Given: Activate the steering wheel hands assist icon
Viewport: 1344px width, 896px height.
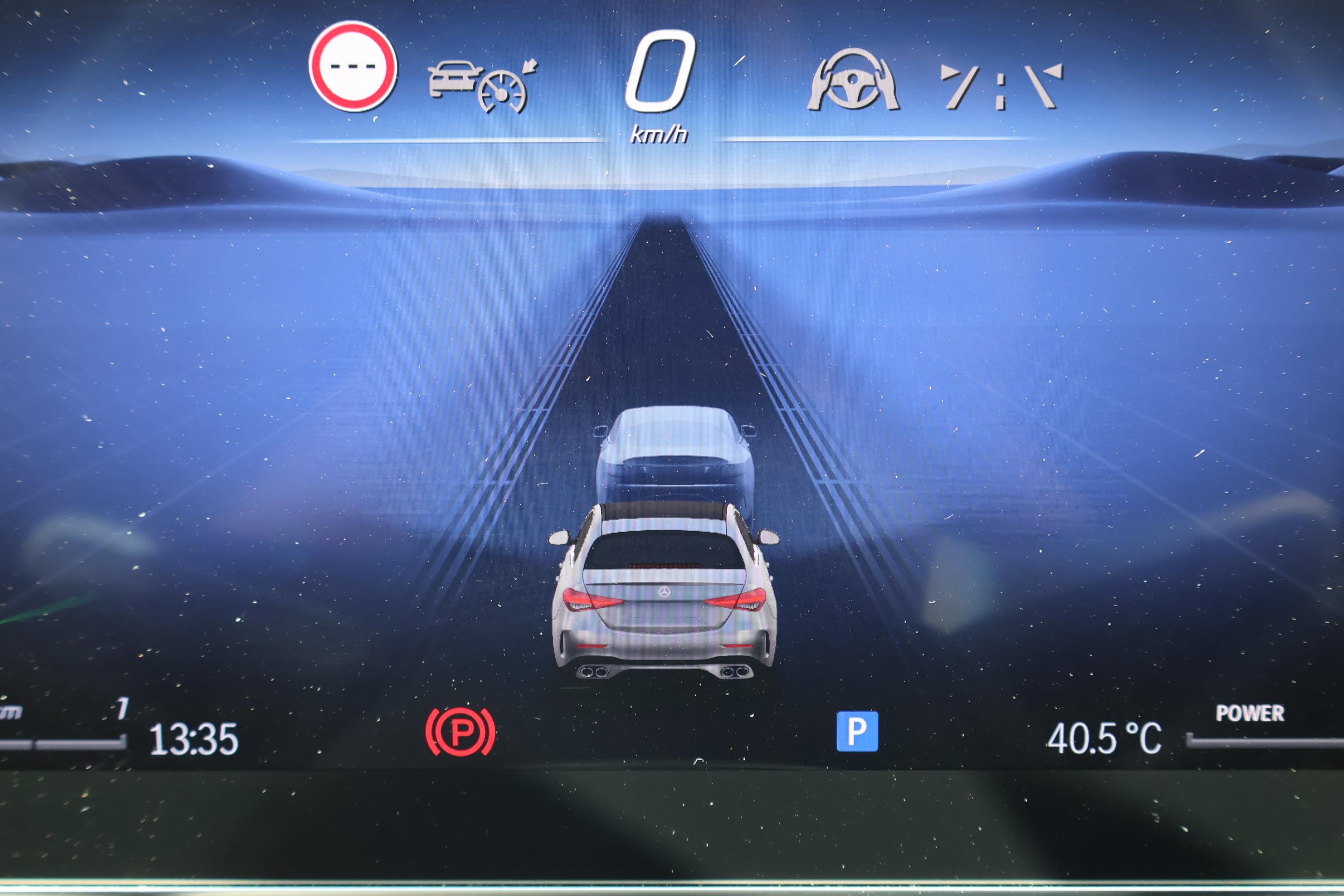Looking at the screenshot, I should (x=853, y=81).
